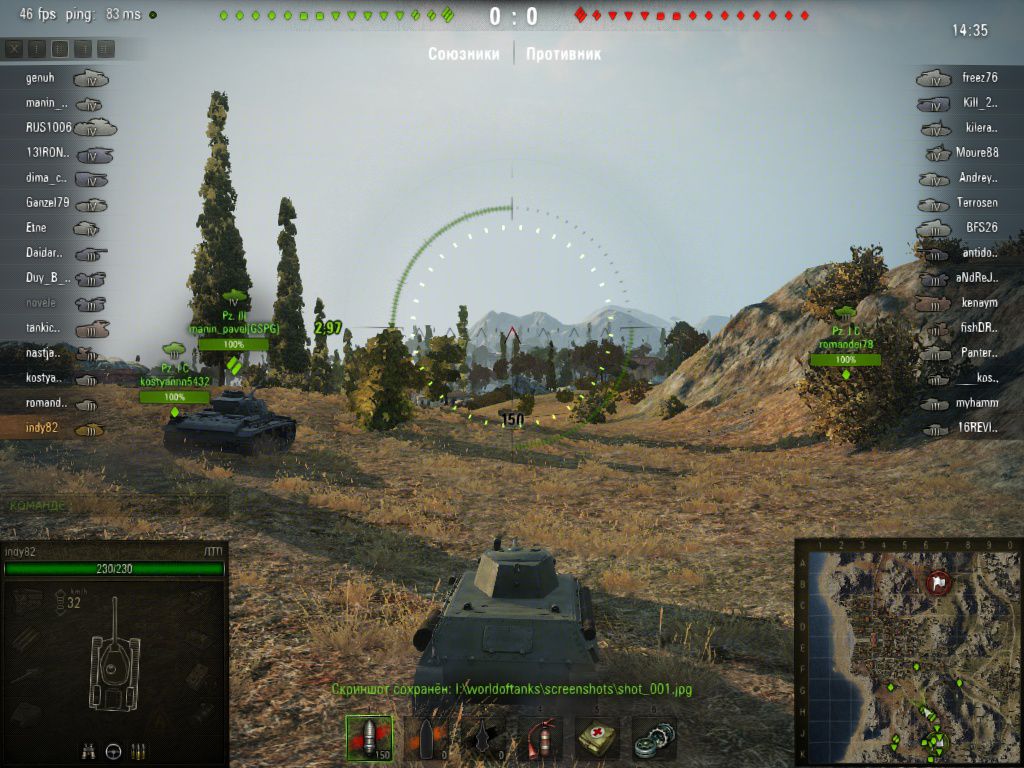This screenshot has height=768, width=1024.
Task: Select enemy Terrosen in the enemy list
Action: pyautogui.click(x=977, y=203)
